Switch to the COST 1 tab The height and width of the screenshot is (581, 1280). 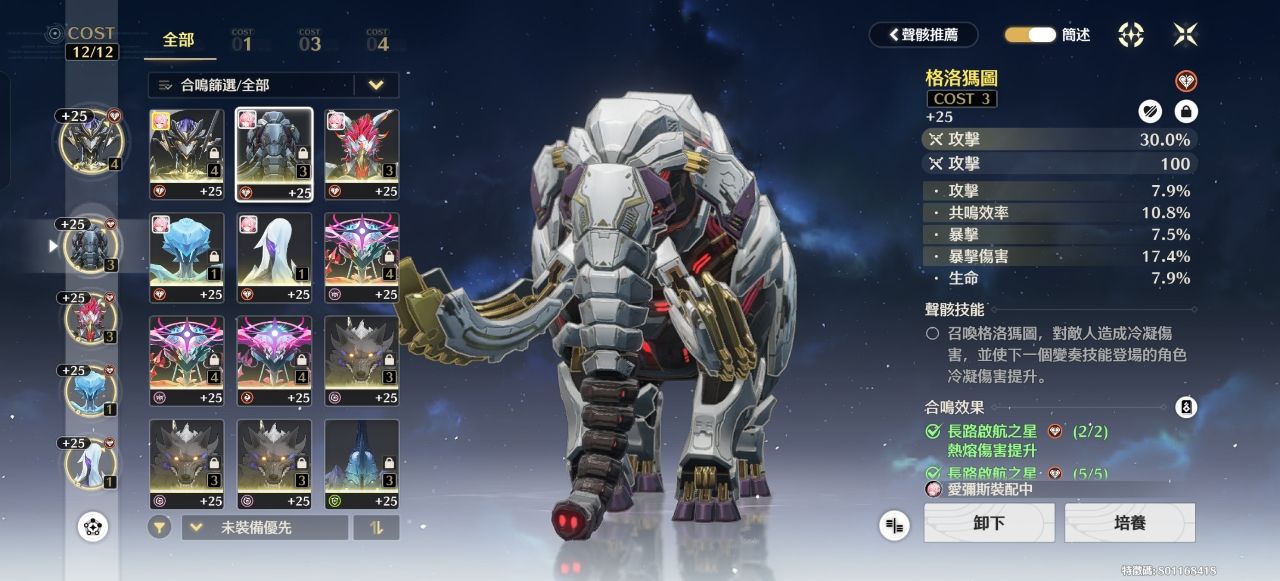(x=242, y=41)
